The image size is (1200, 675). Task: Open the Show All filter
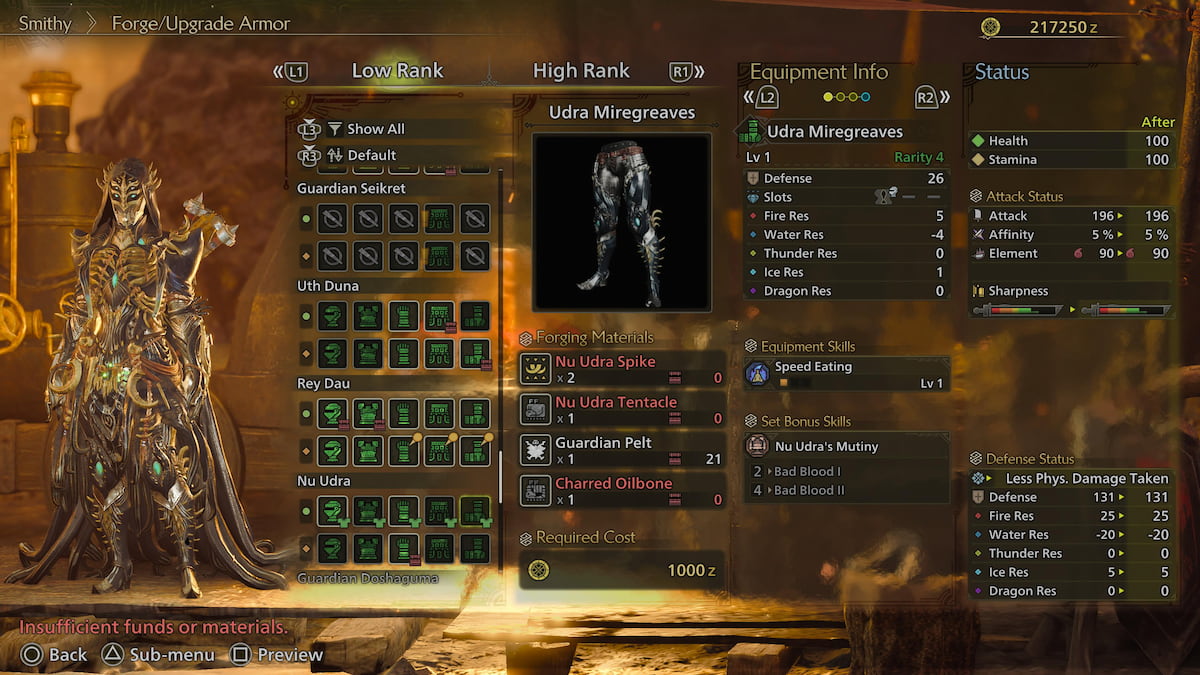375,129
